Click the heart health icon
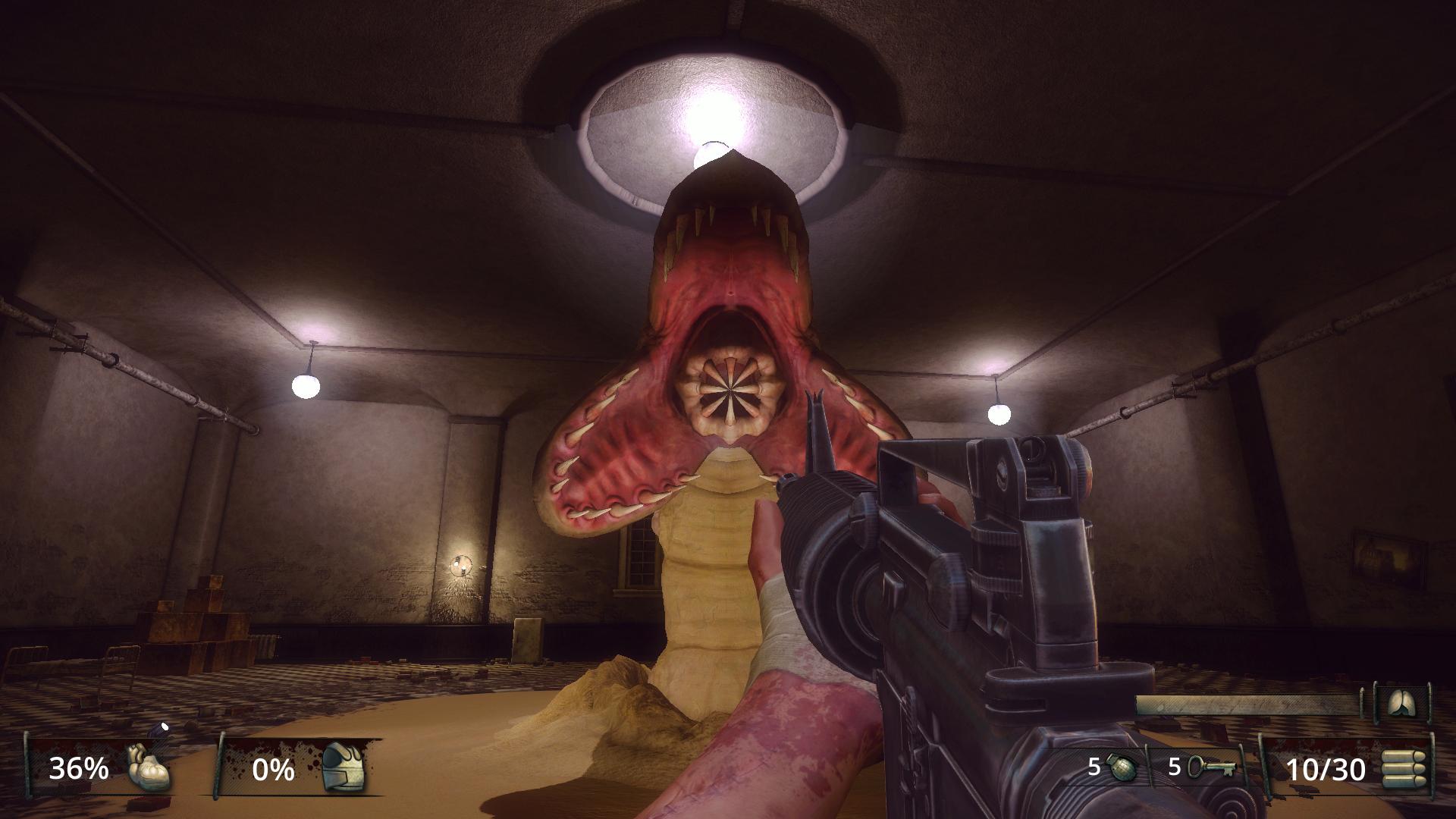The width and height of the screenshot is (1456, 819). click(x=147, y=768)
